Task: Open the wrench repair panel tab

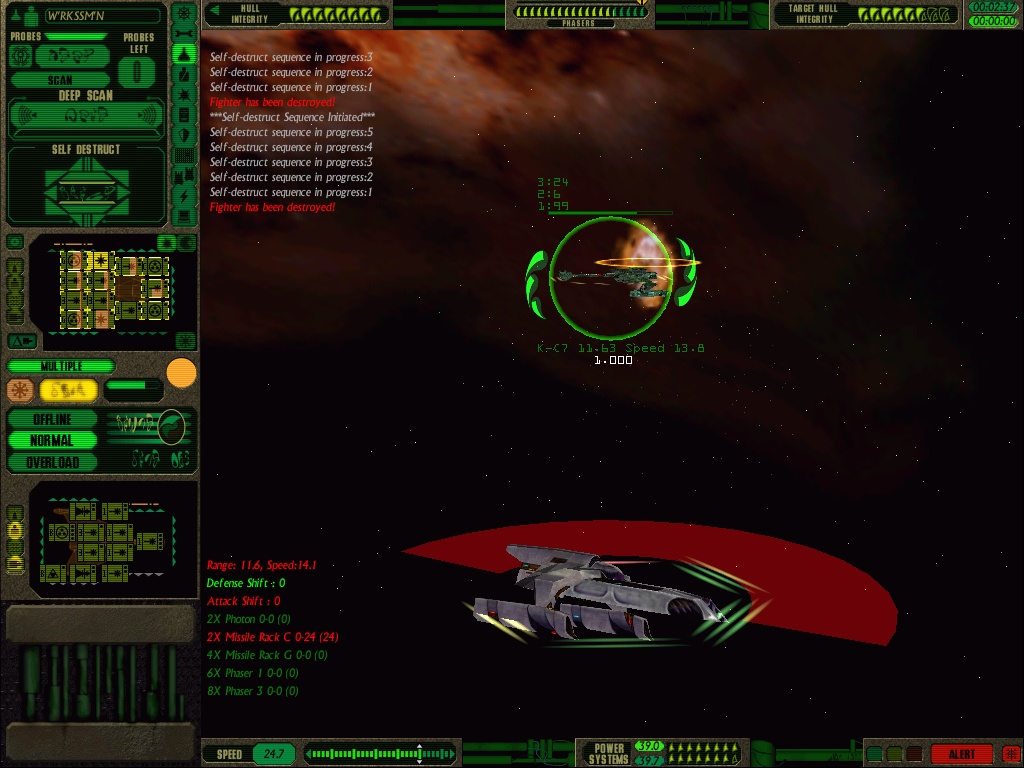Action: 184,34
